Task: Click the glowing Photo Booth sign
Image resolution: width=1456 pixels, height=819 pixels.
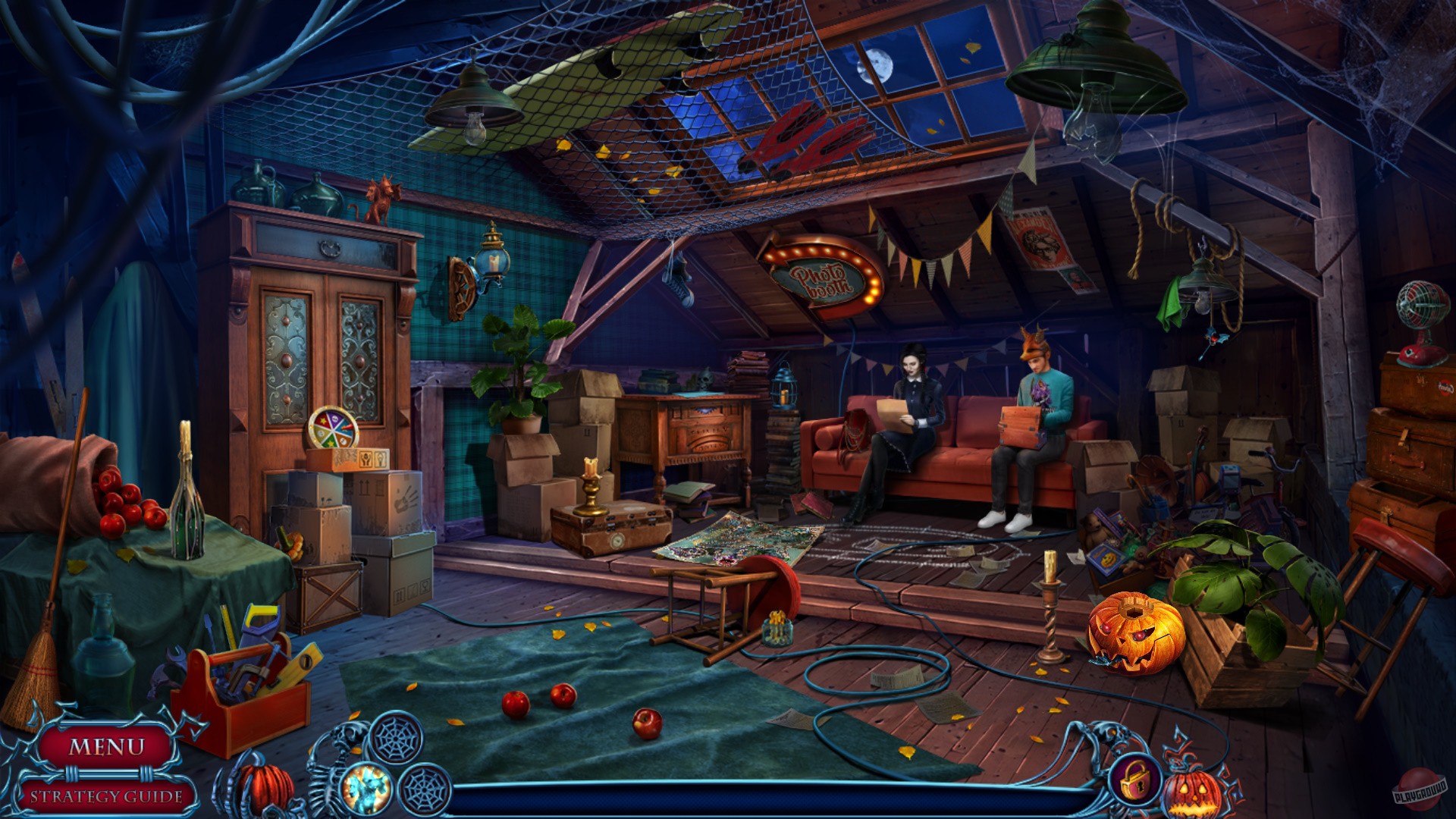Action: pos(821,275)
